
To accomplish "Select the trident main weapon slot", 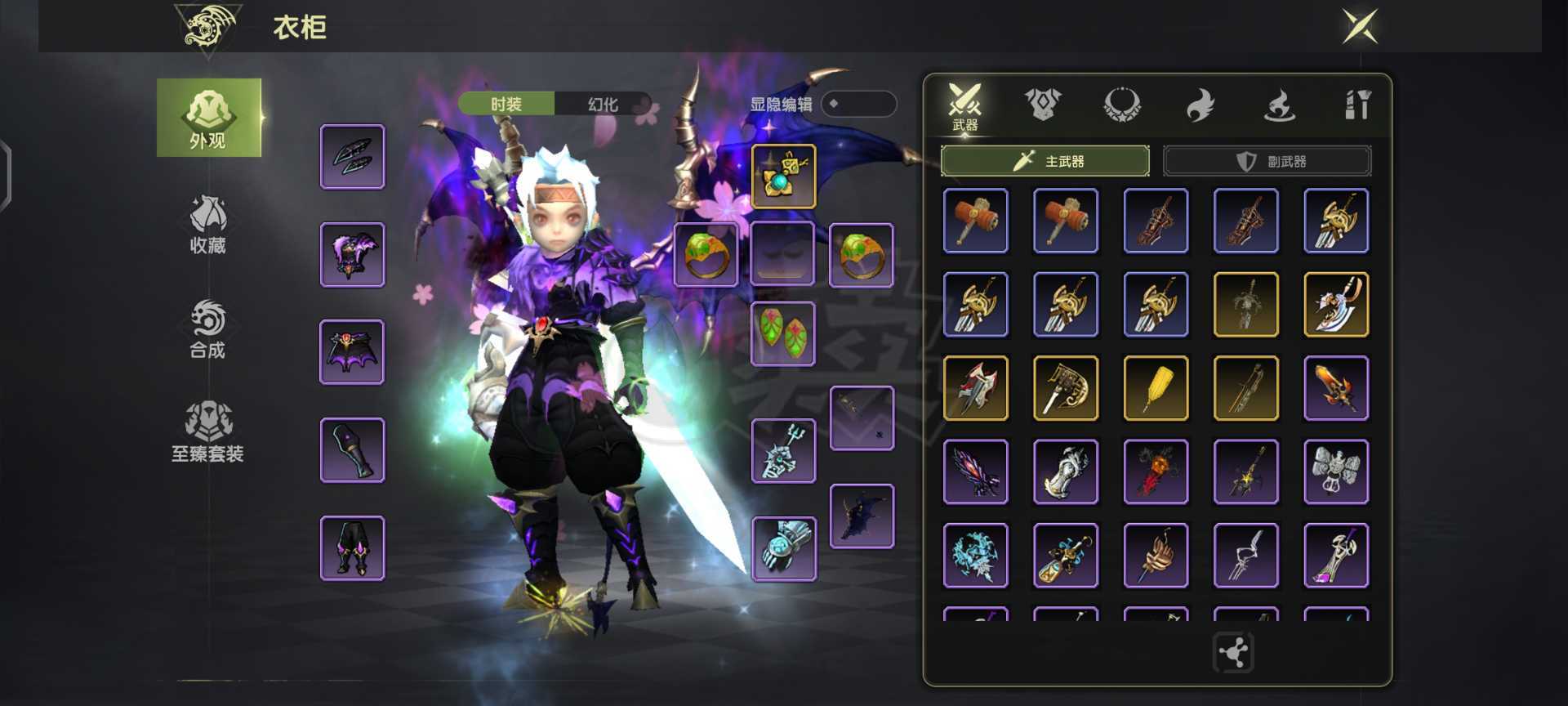I will tap(783, 450).
